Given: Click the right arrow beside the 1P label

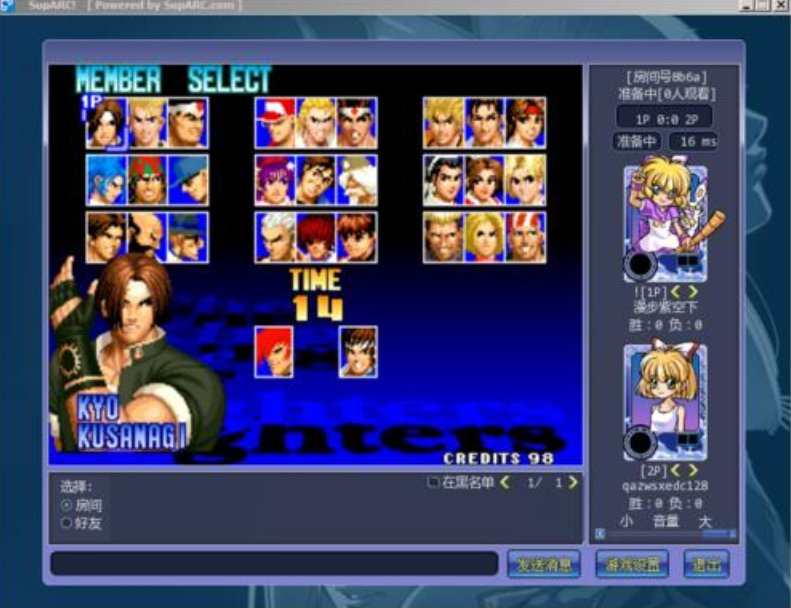Looking at the screenshot, I should (x=693, y=292).
